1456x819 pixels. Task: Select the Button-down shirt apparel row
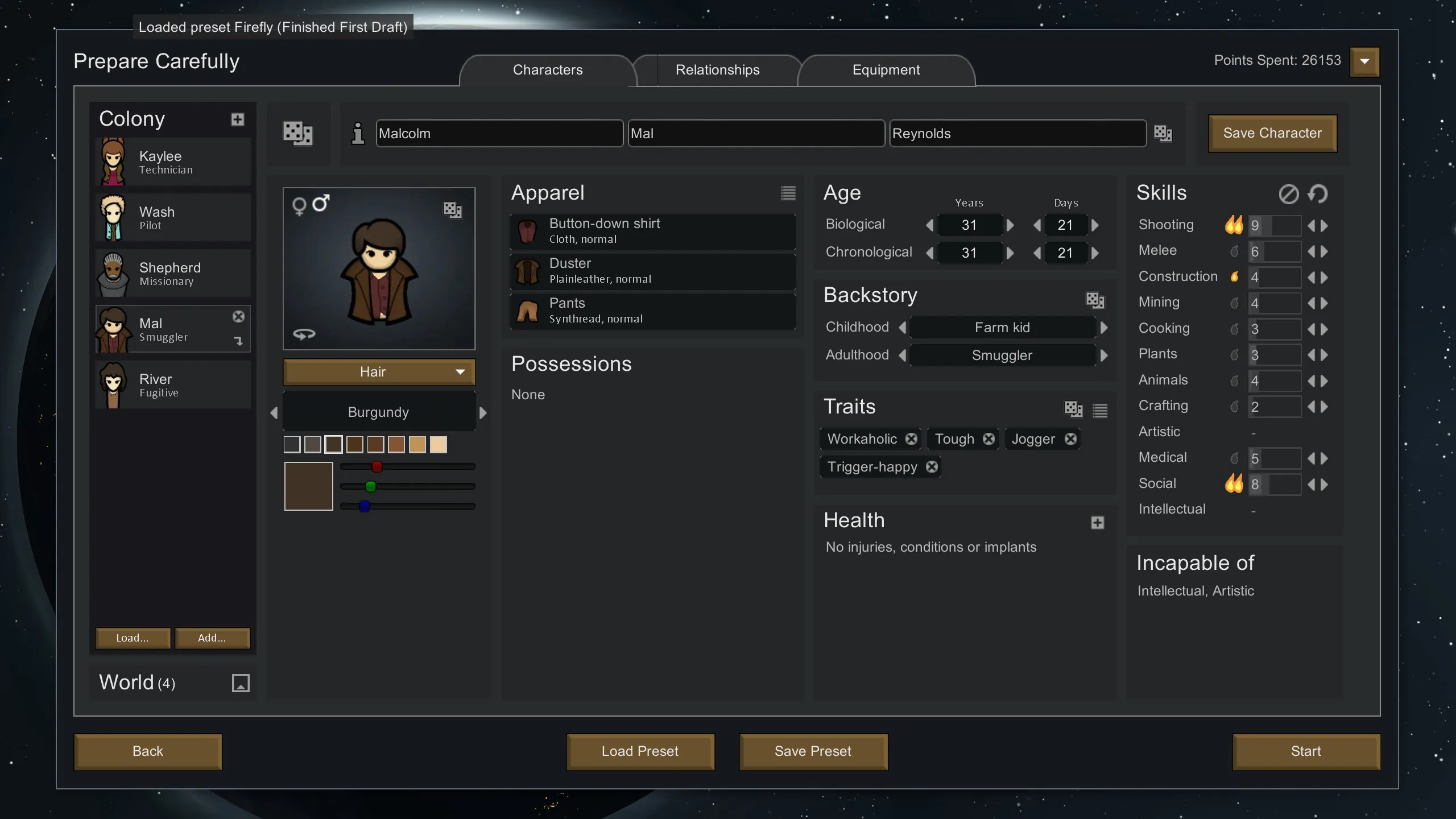(x=652, y=231)
